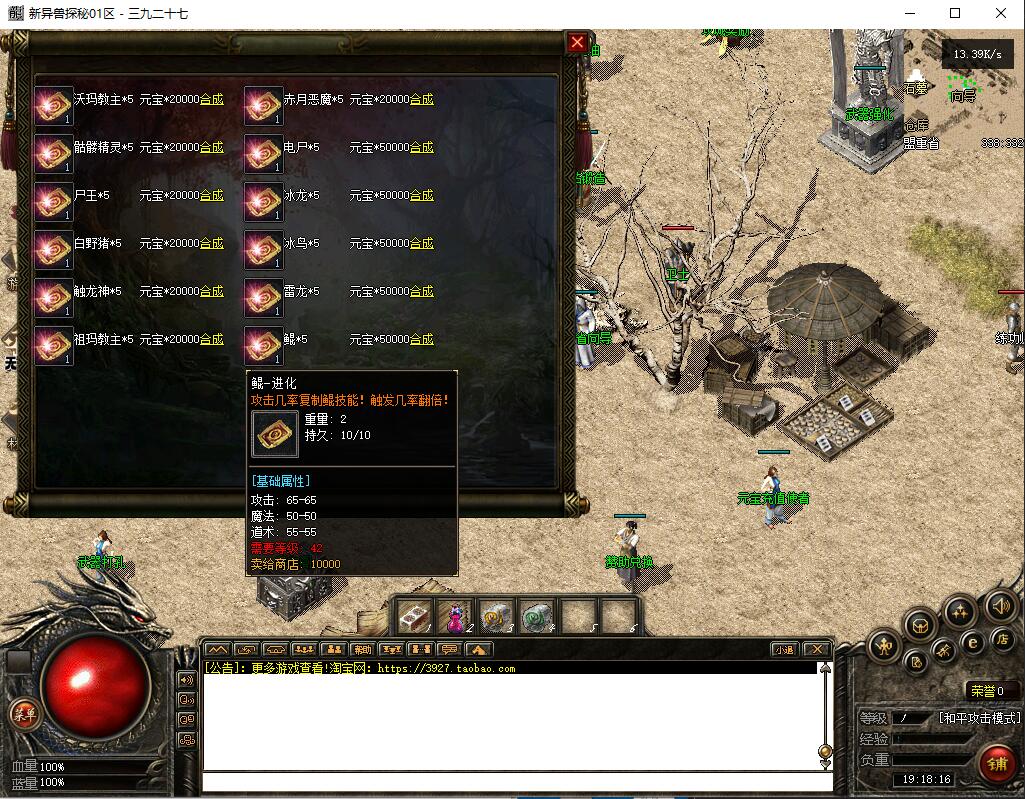
Task: Open the 菜单 menu button by the health orb
Action: coord(22,713)
